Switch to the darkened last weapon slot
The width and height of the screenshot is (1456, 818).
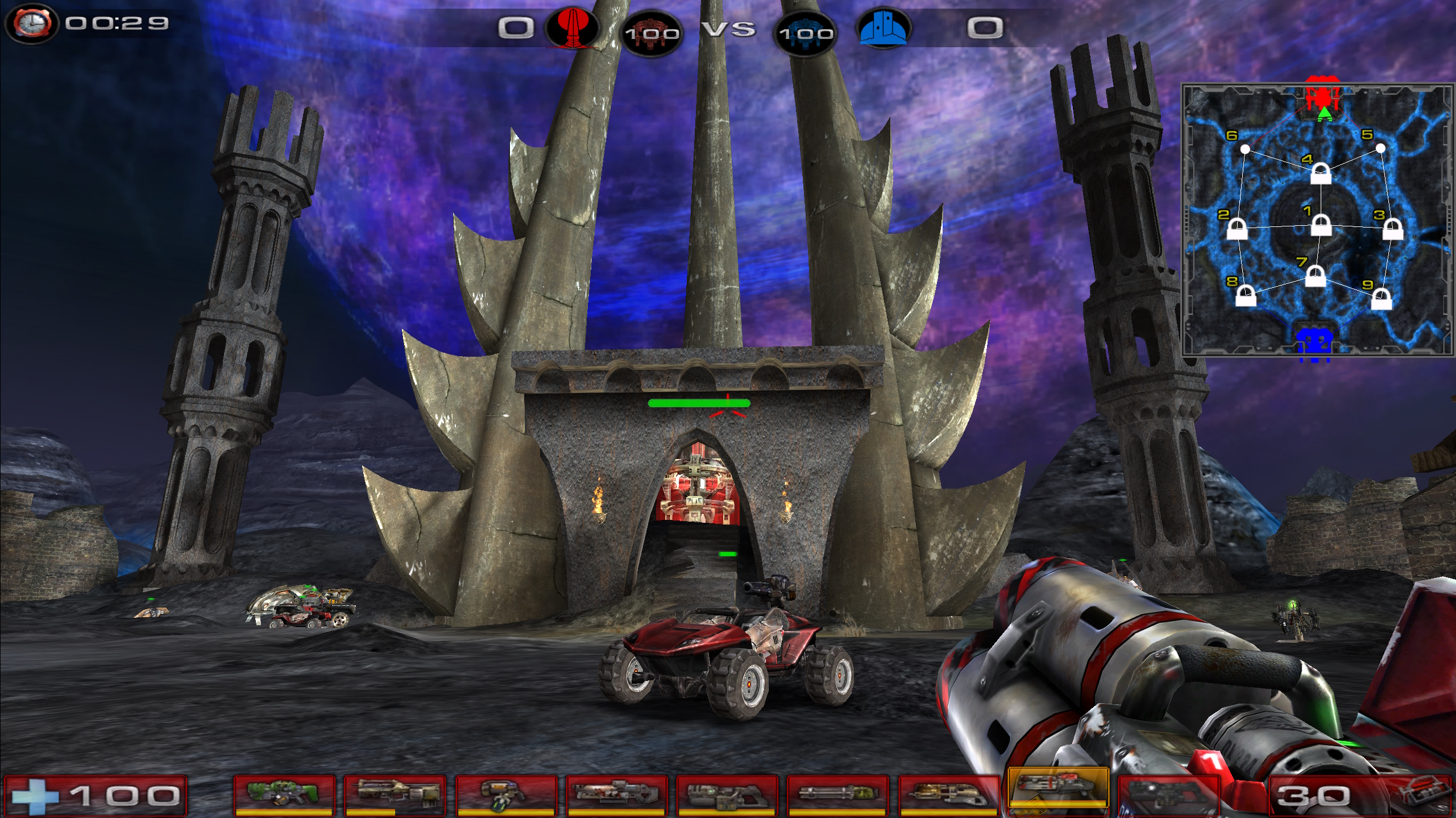click(x=1167, y=793)
